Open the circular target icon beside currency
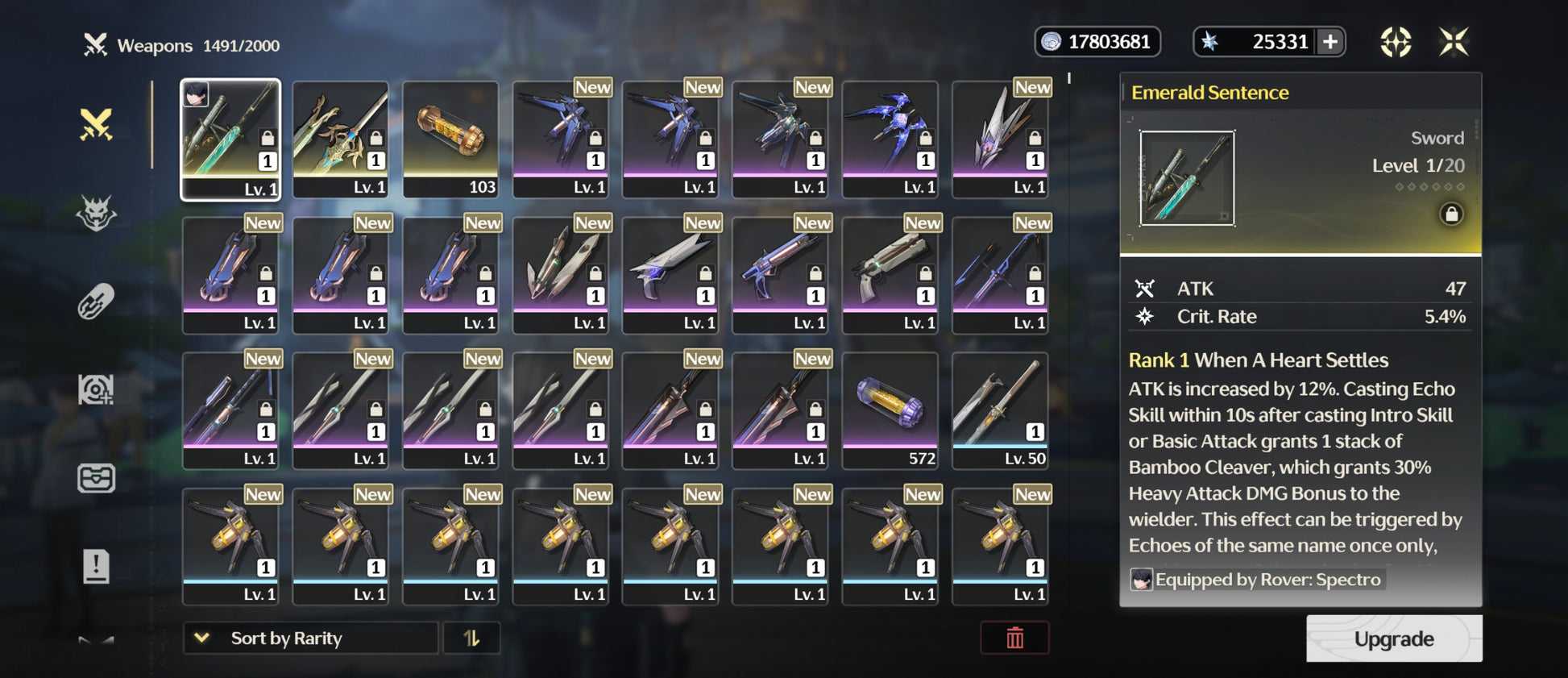Viewport: 1568px width, 678px height. 1396,42
